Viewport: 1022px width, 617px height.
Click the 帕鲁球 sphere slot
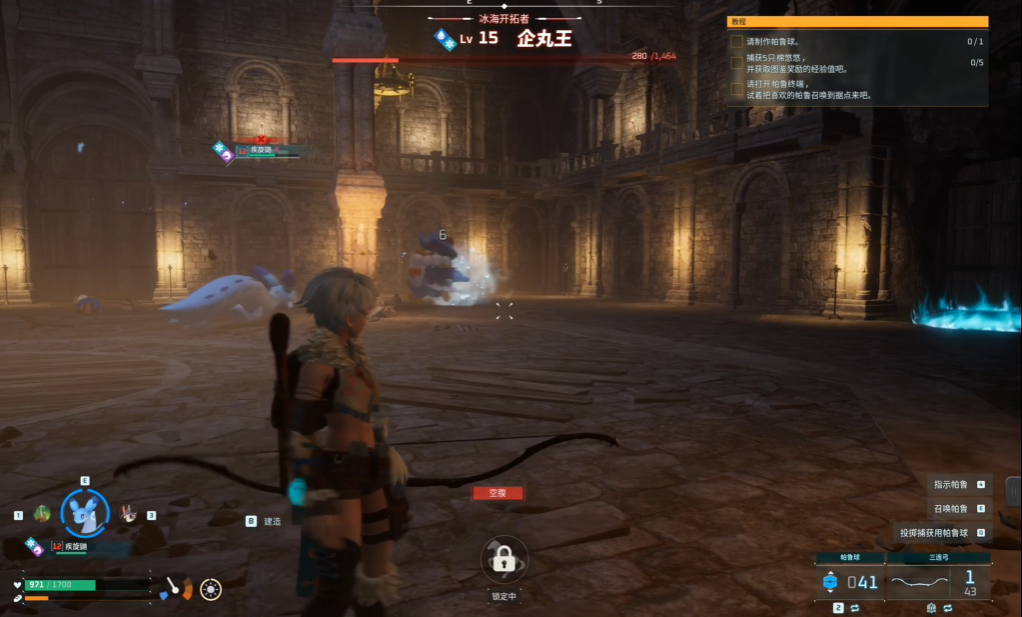coord(851,581)
